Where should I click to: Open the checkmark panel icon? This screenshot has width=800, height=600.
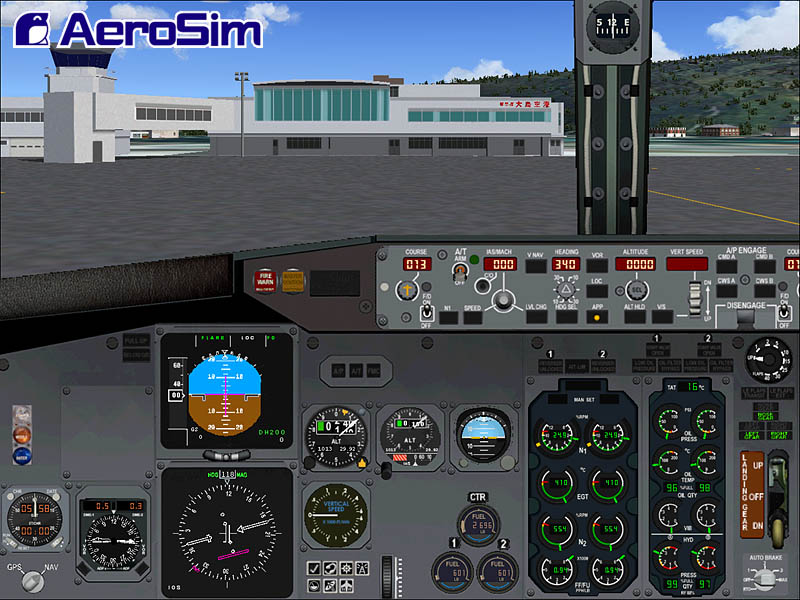point(314,569)
